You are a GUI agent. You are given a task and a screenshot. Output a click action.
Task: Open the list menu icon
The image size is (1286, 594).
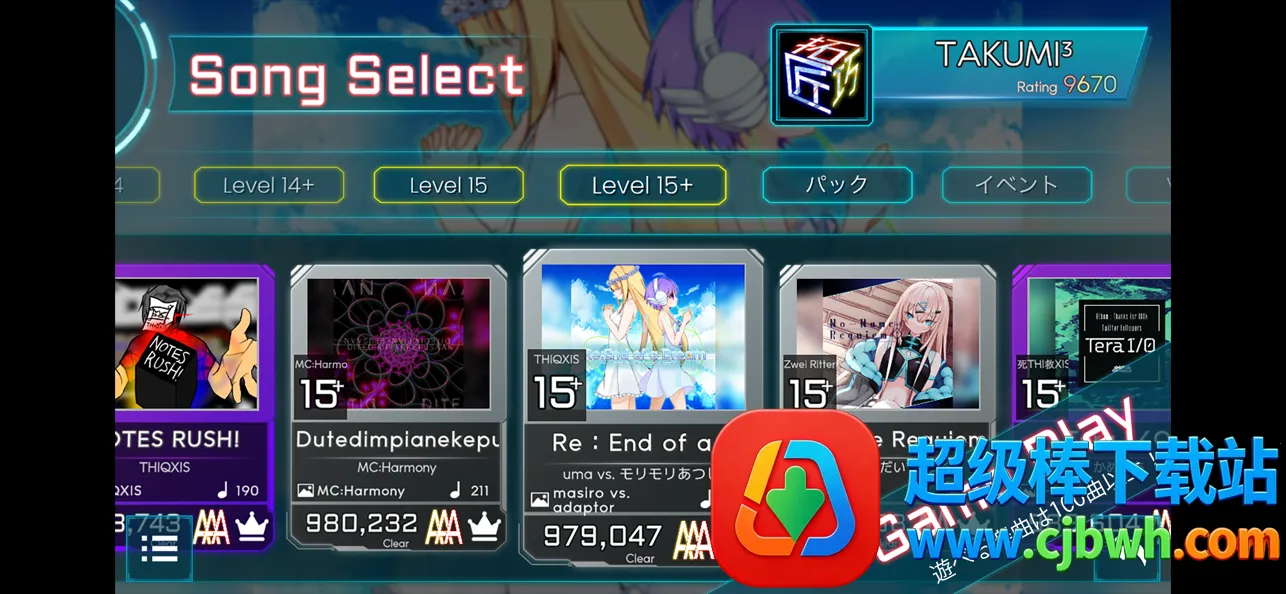coord(159,549)
